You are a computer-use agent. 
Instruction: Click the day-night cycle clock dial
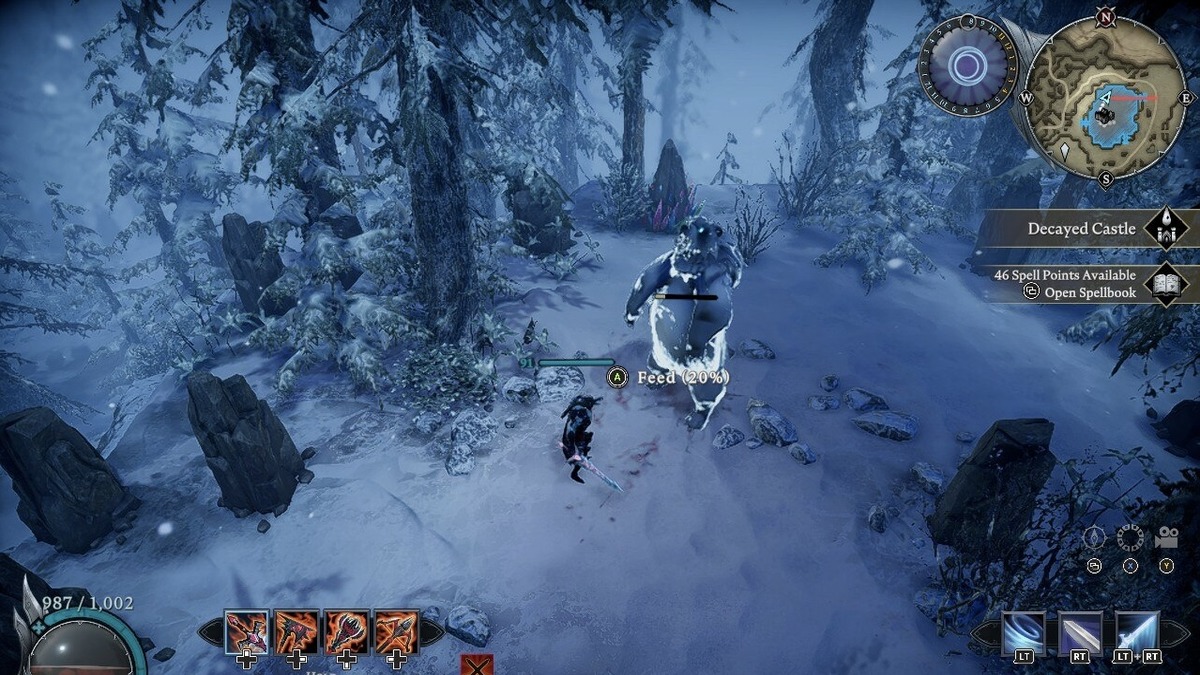tap(967, 68)
